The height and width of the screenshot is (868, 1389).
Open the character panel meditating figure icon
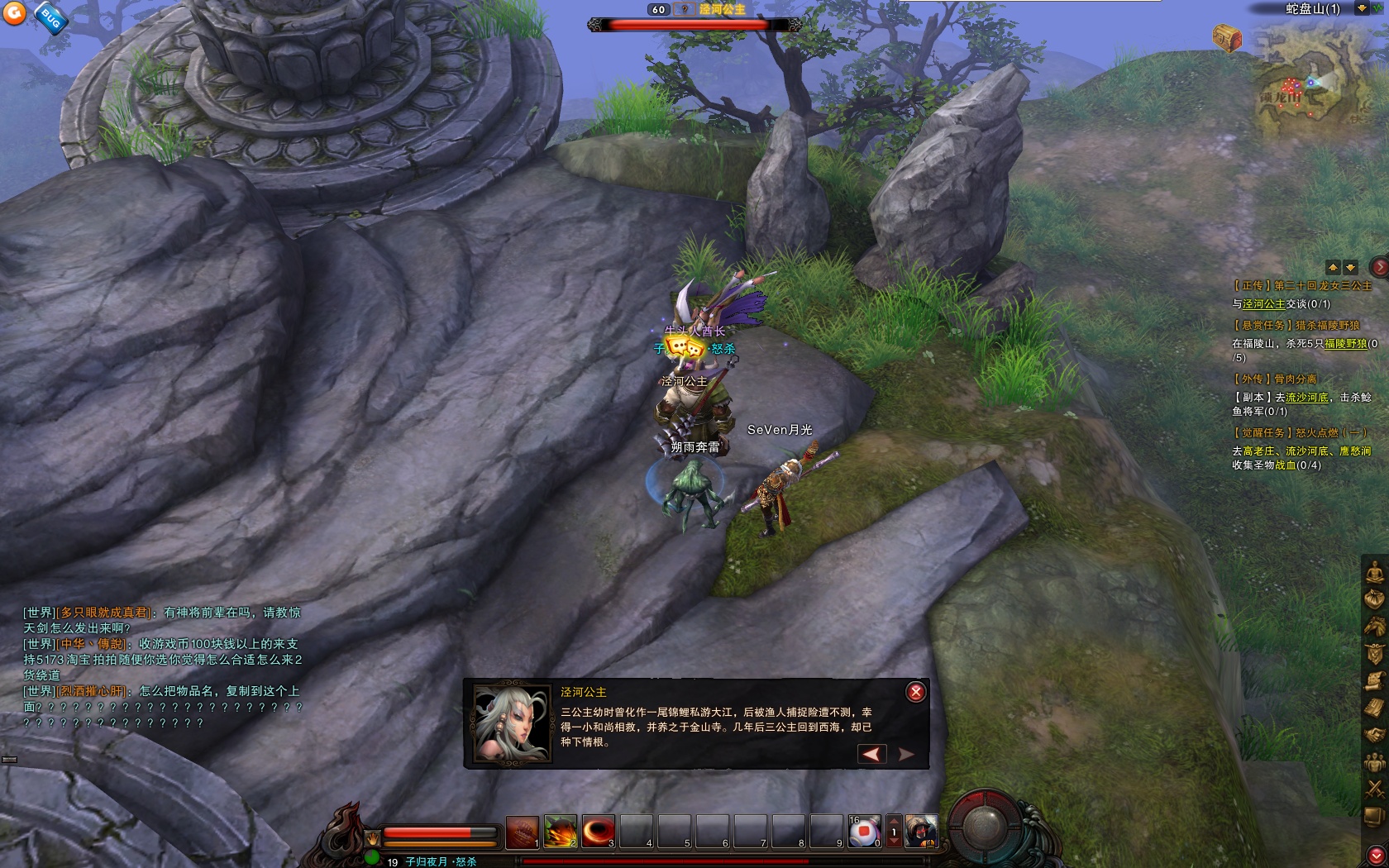click(x=1374, y=571)
